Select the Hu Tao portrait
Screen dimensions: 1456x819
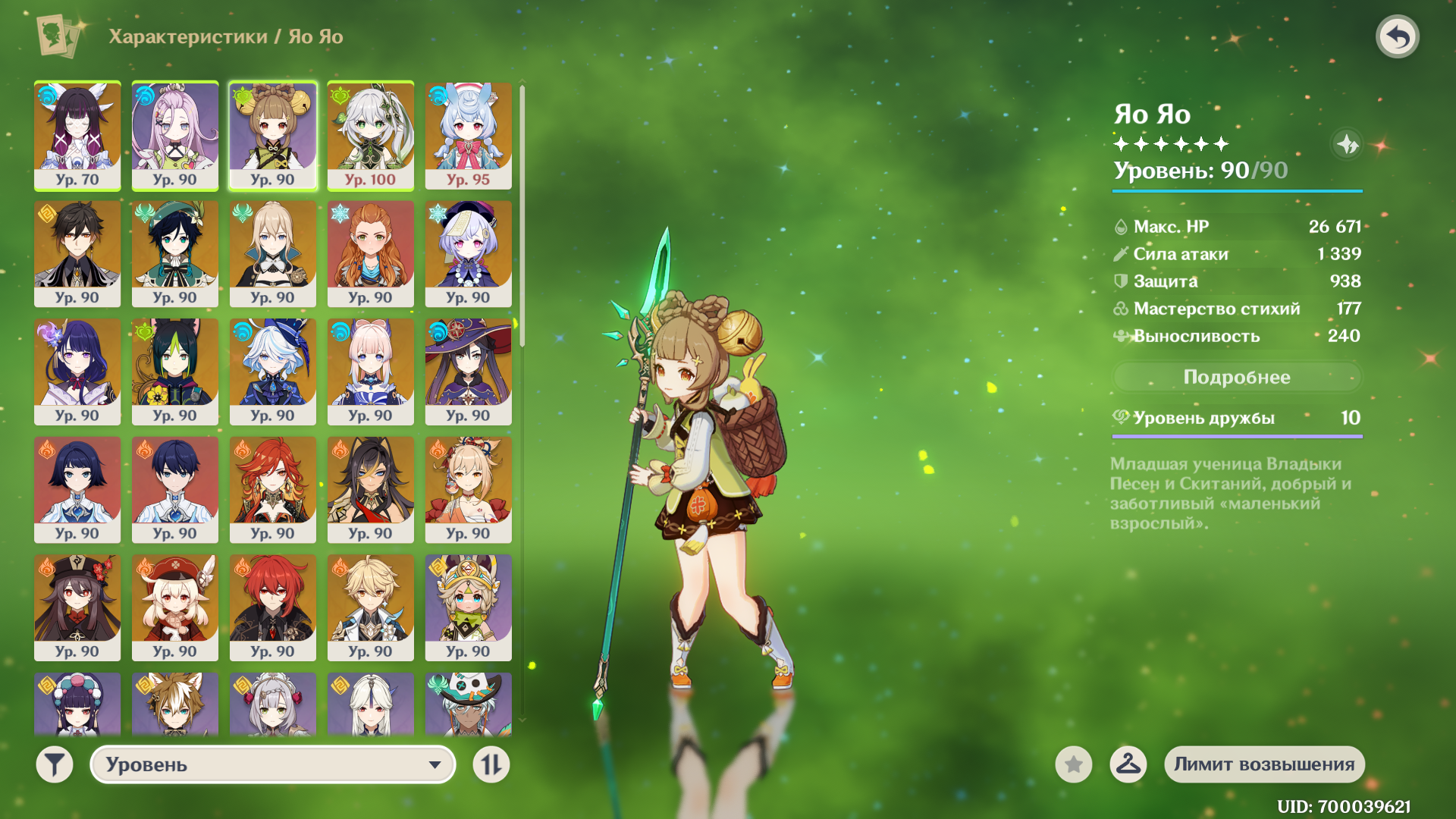77,607
